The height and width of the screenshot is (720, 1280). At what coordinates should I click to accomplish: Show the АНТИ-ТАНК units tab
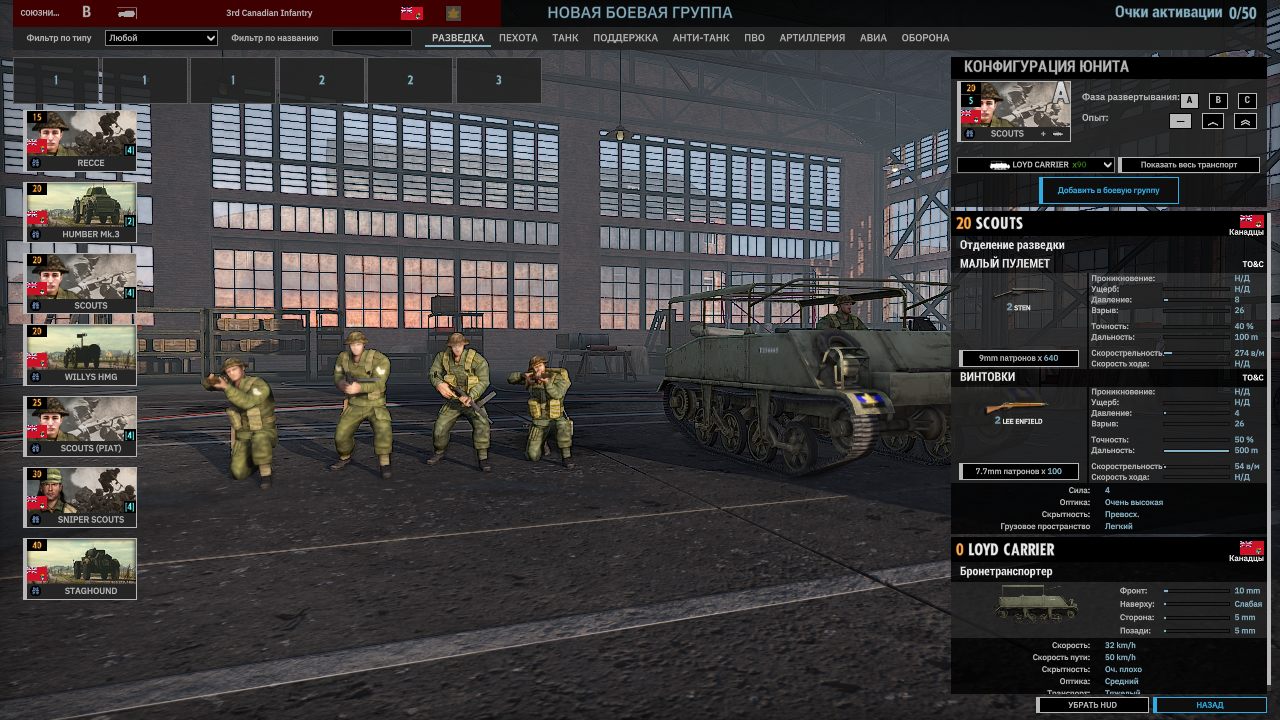click(x=701, y=38)
